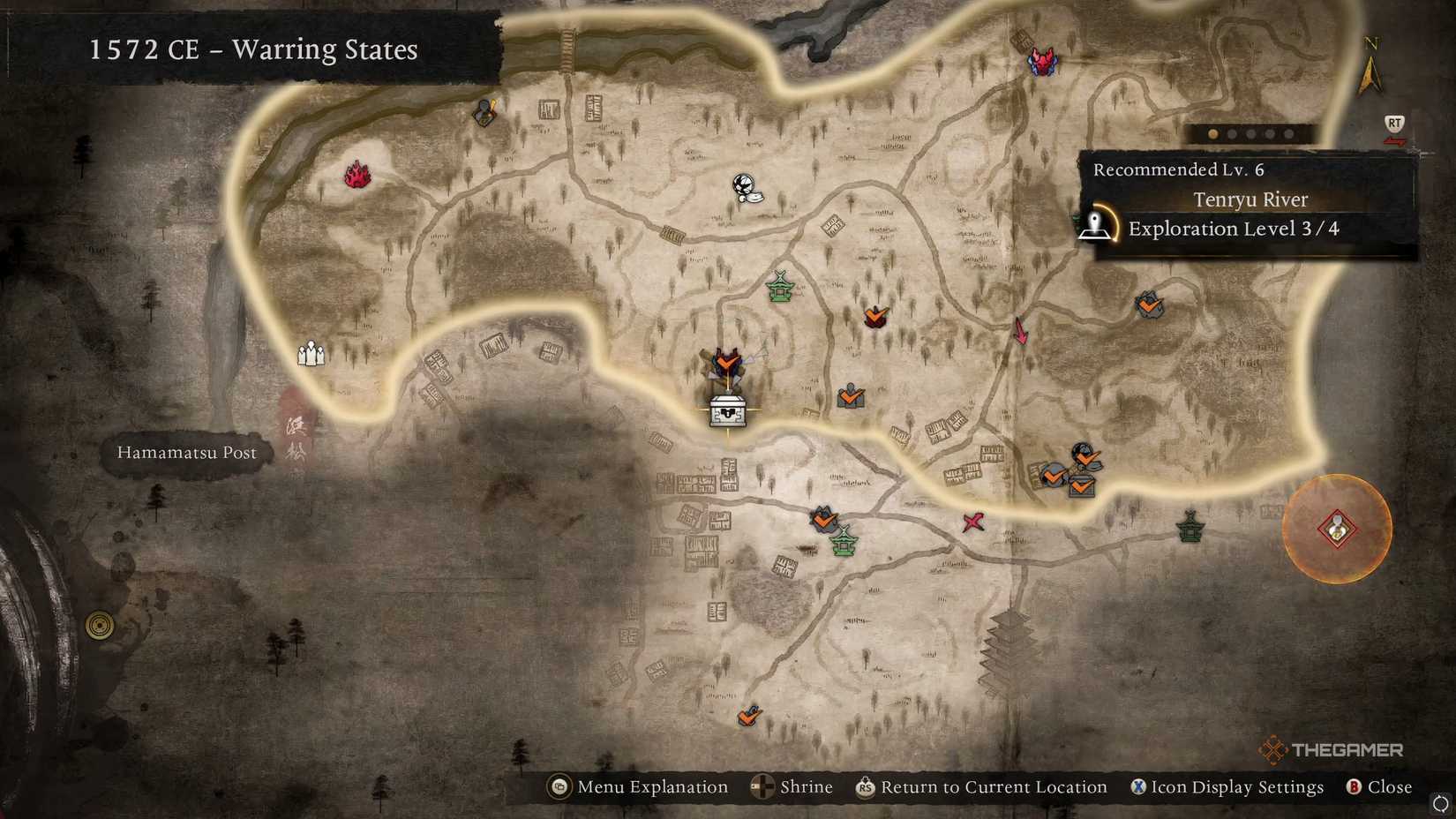Click the RT map-switch icon at top right
This screenshot has width=1456, height=819.
(1392, 124)
